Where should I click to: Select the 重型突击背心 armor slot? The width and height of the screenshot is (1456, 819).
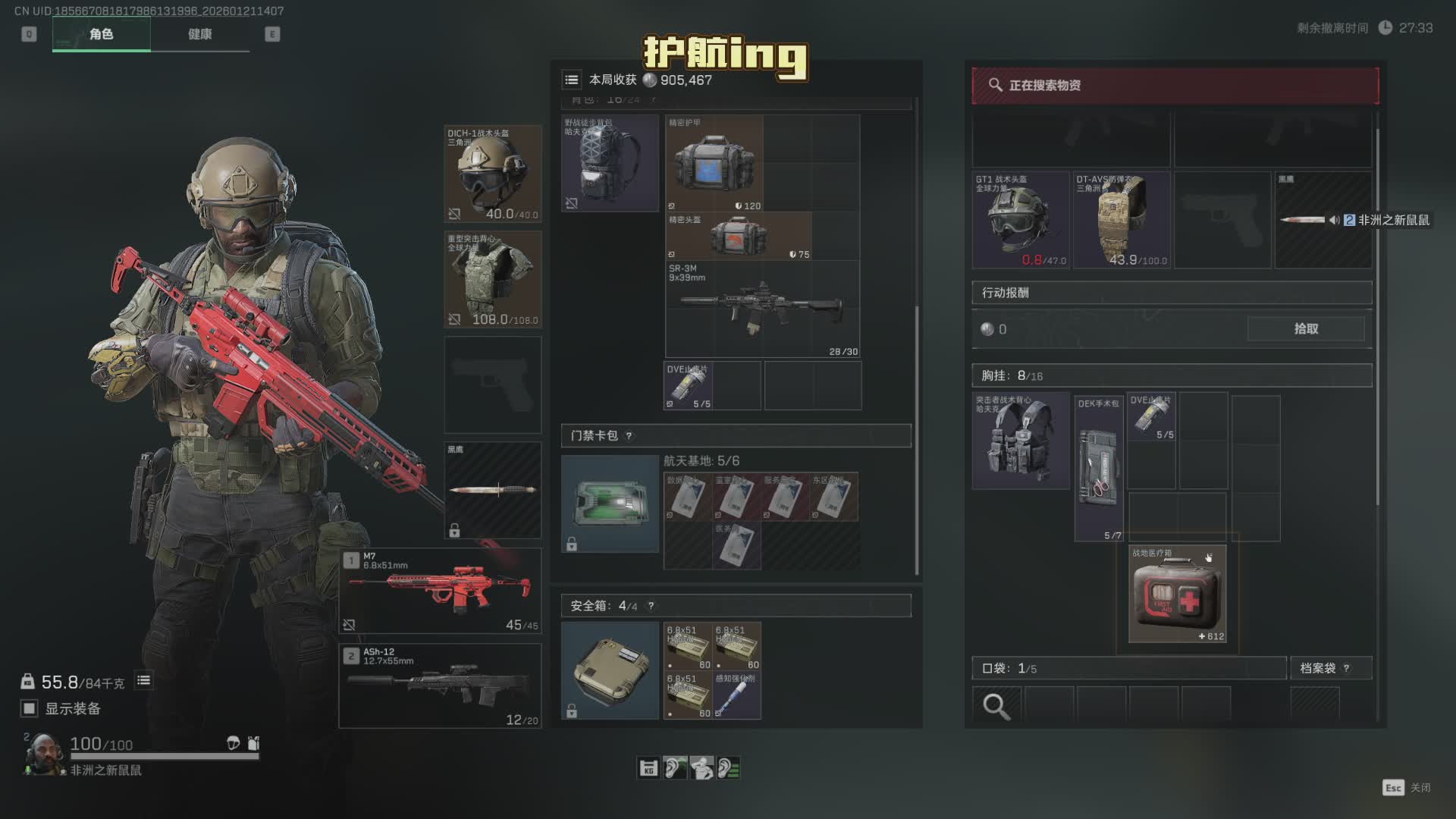492,279
